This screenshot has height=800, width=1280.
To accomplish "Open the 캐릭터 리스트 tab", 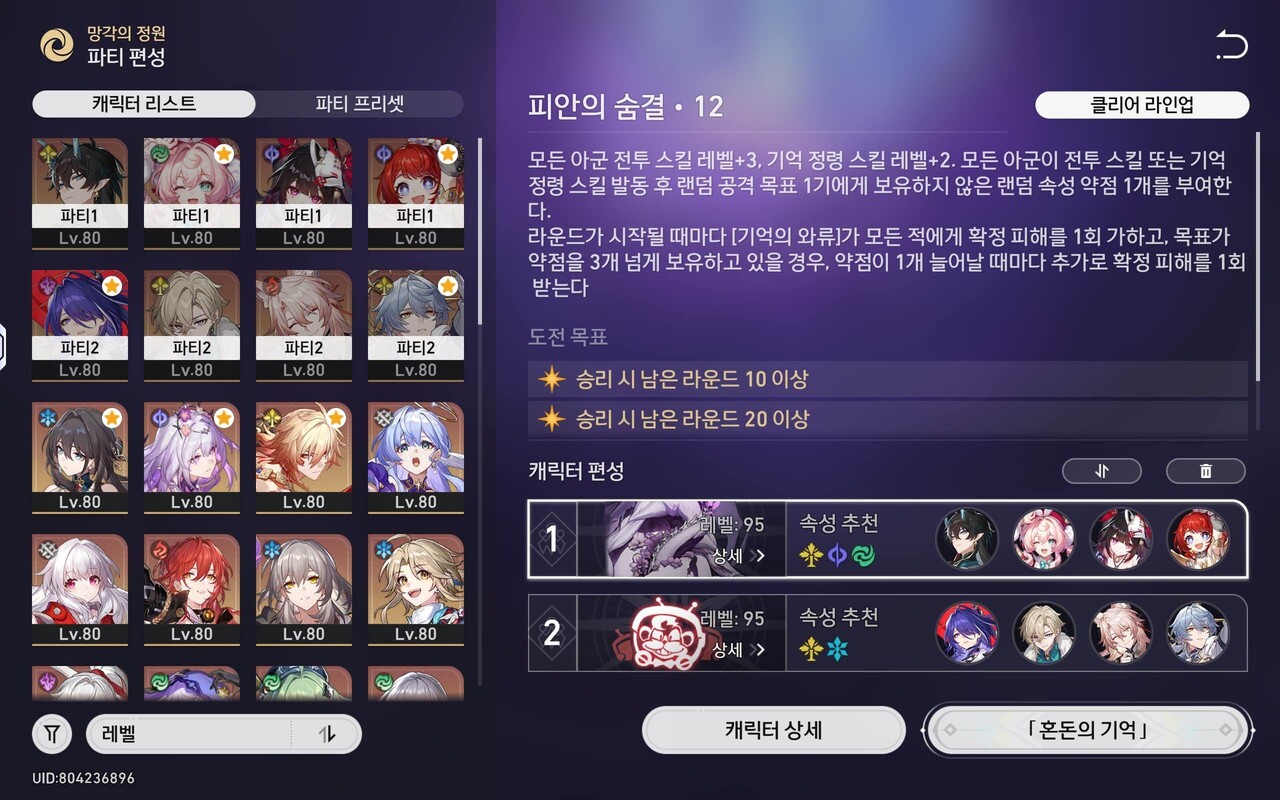I will pos(142,105).
